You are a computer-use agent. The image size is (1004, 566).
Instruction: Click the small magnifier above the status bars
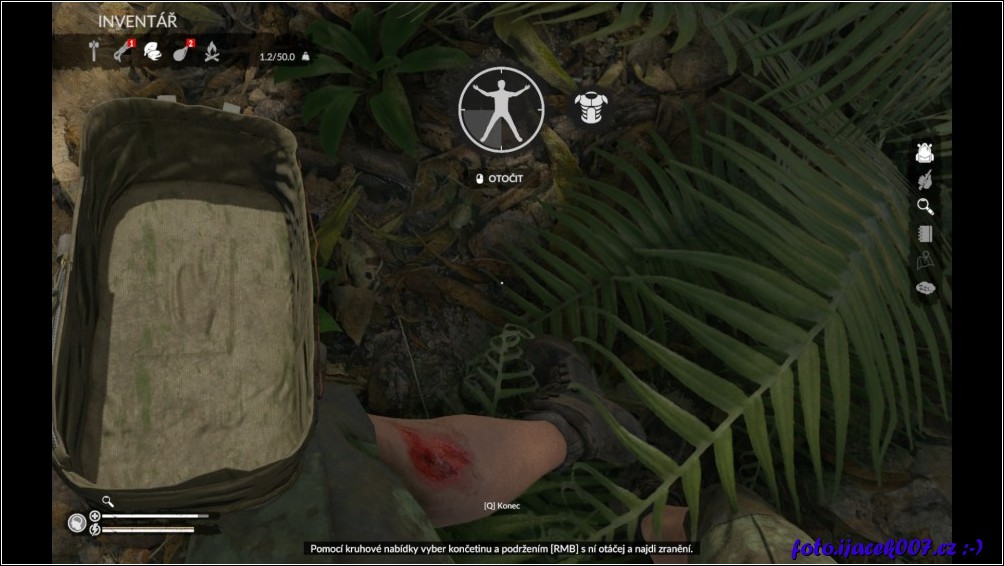click(x=107, y=501)
